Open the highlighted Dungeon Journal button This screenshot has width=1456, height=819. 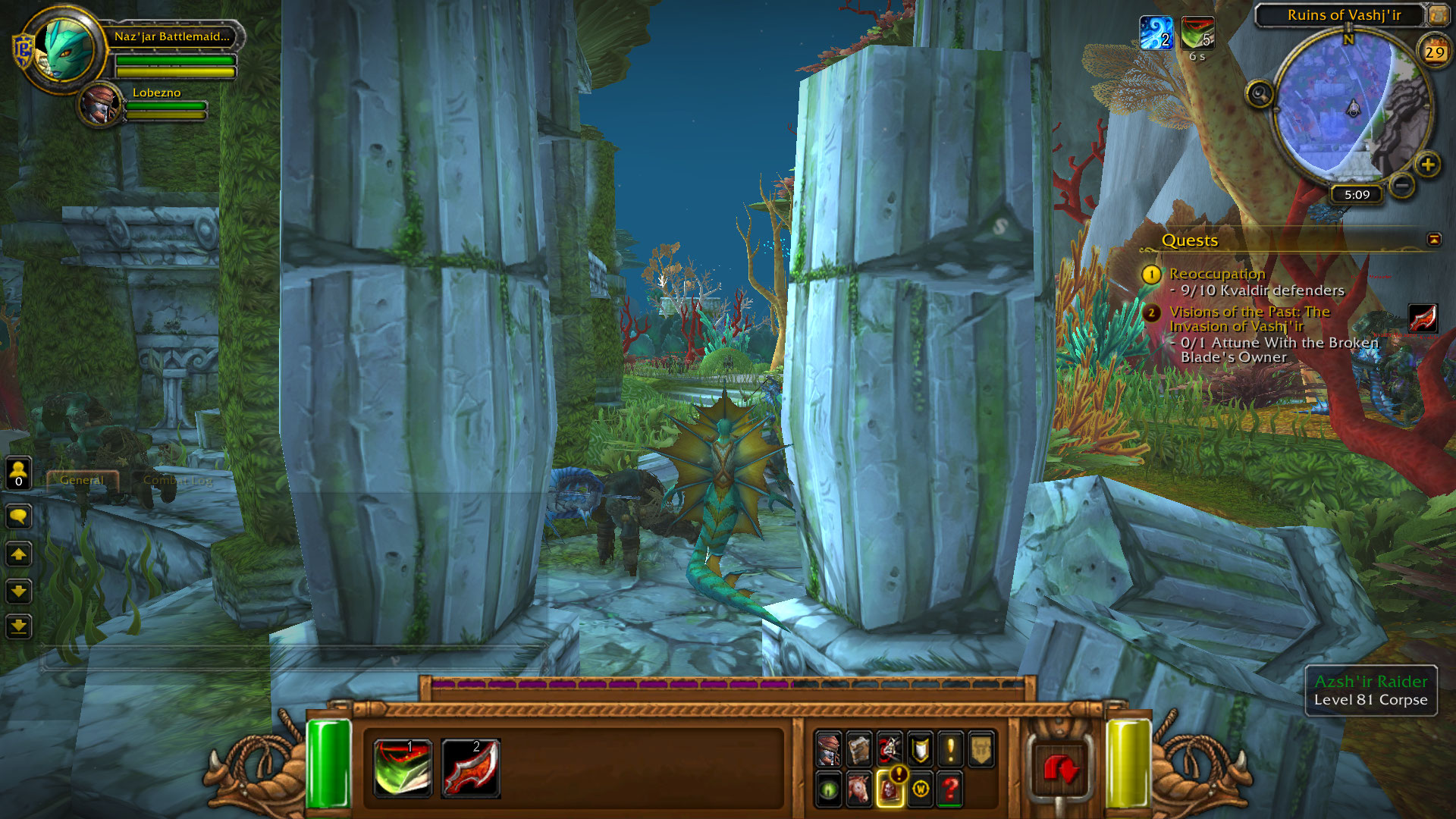(x=890, y=789)
